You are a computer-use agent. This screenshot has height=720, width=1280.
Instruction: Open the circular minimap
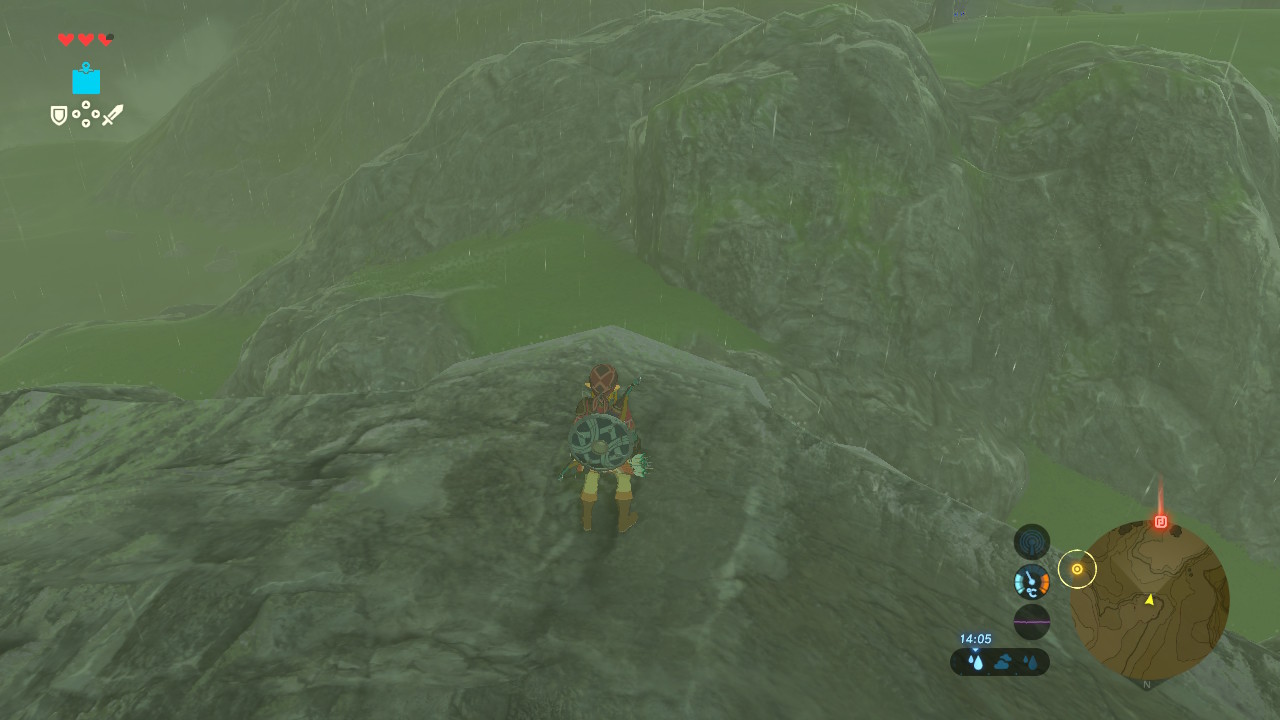[x=1149, y=600]
